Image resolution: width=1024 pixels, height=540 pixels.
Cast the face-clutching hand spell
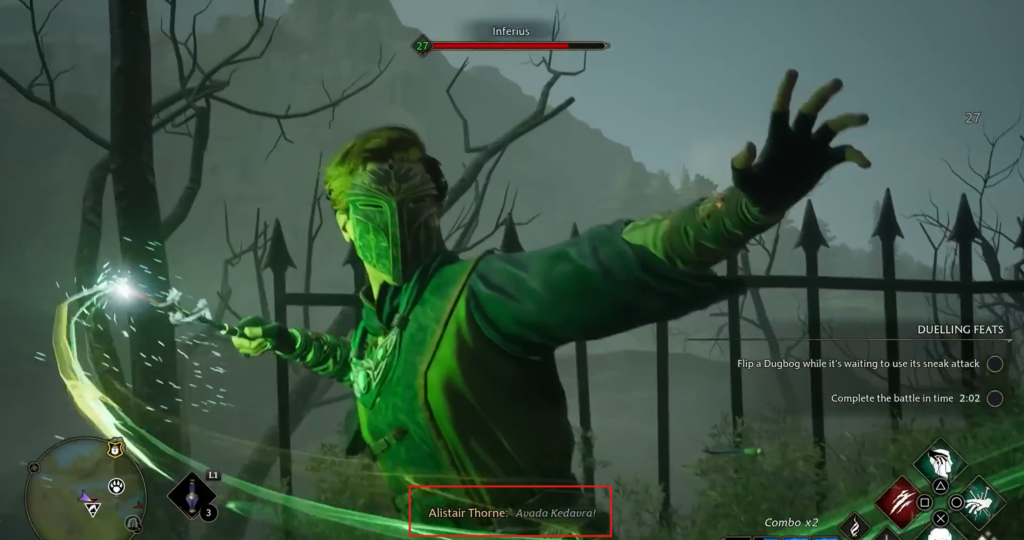click(x=939, y=464)
